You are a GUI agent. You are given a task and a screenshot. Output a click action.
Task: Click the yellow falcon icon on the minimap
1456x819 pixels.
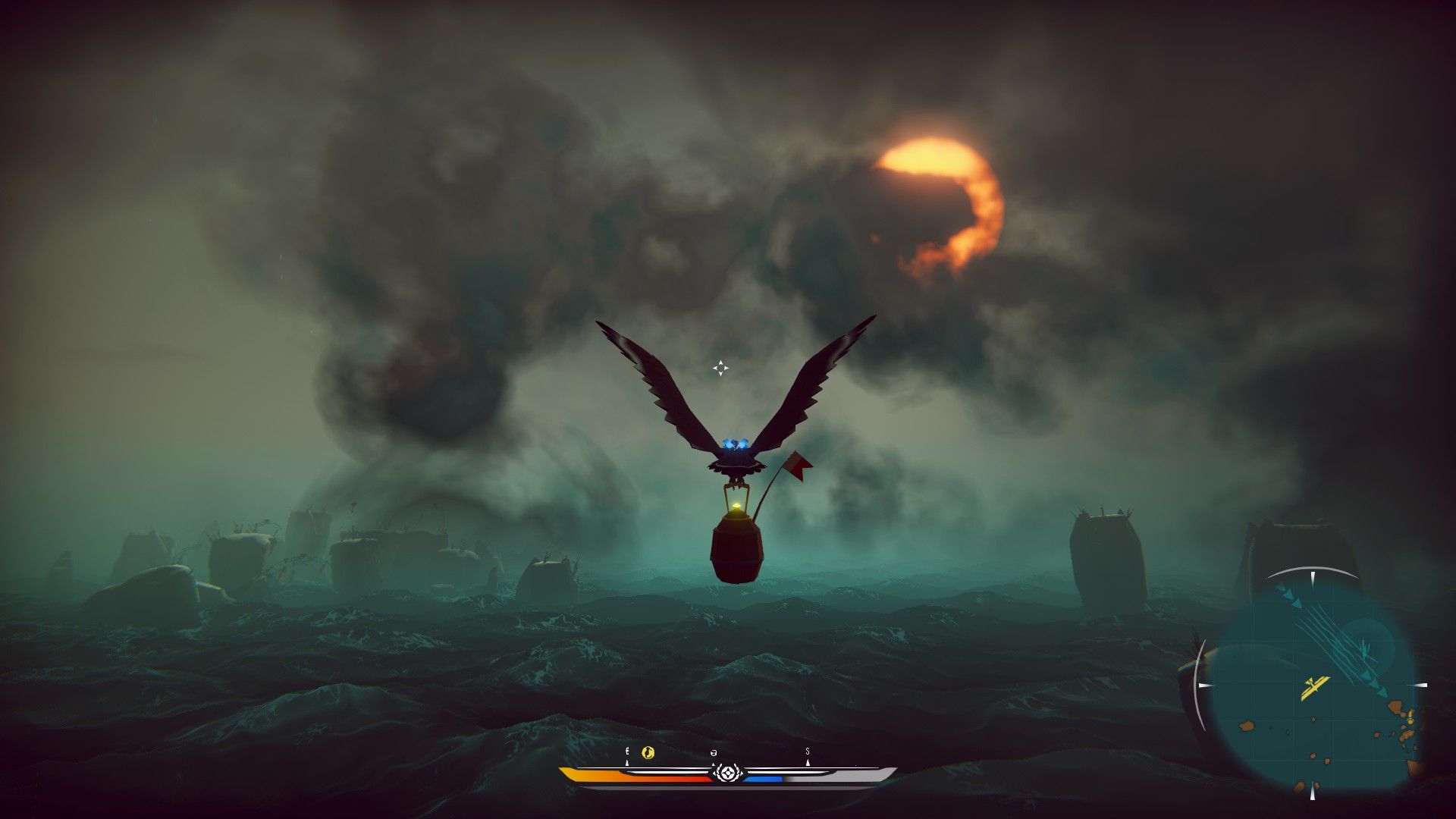click(x=1316, y=686)
